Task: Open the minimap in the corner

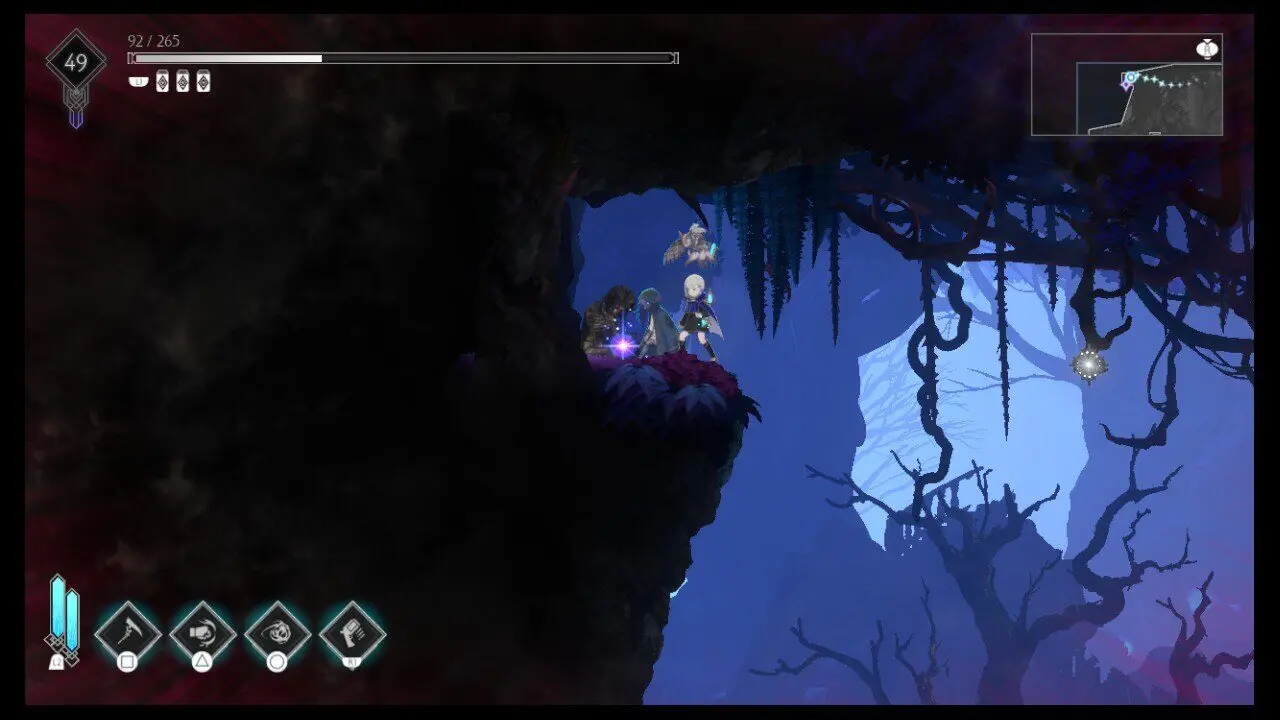Action: click(x=1127, y=85)
